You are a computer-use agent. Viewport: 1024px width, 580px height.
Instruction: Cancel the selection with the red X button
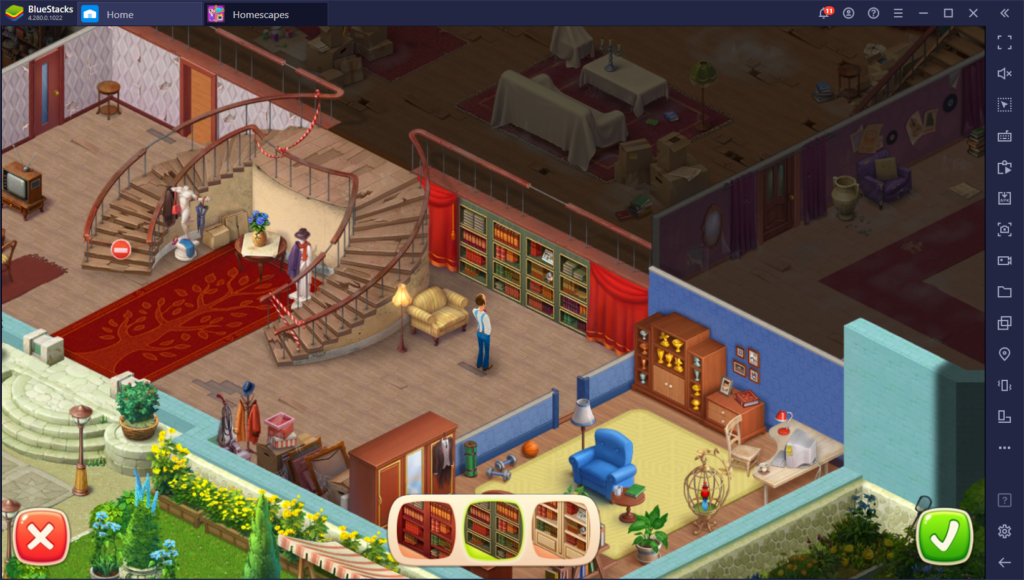pos(41,537)
